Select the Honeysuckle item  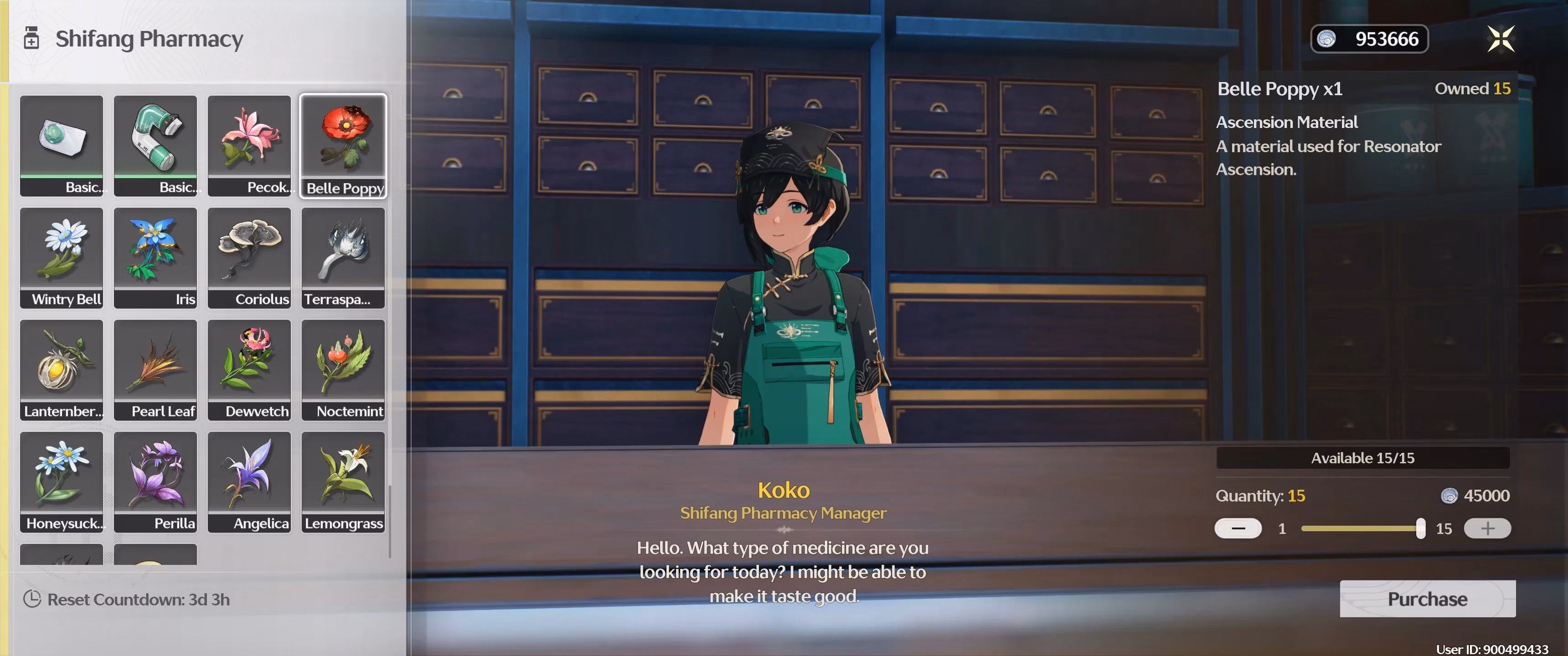62,482
